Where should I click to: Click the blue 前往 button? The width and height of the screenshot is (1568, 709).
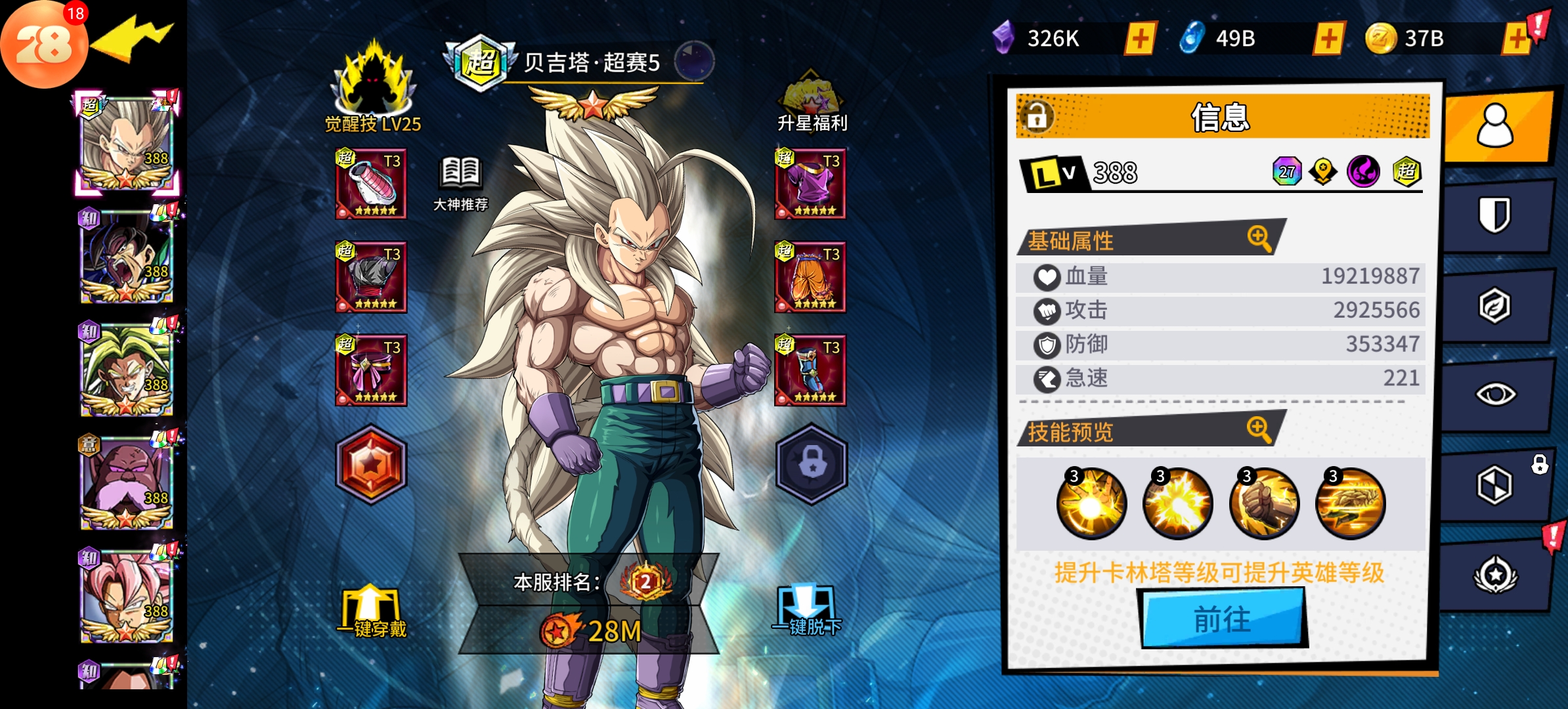tap(1222, 618)
